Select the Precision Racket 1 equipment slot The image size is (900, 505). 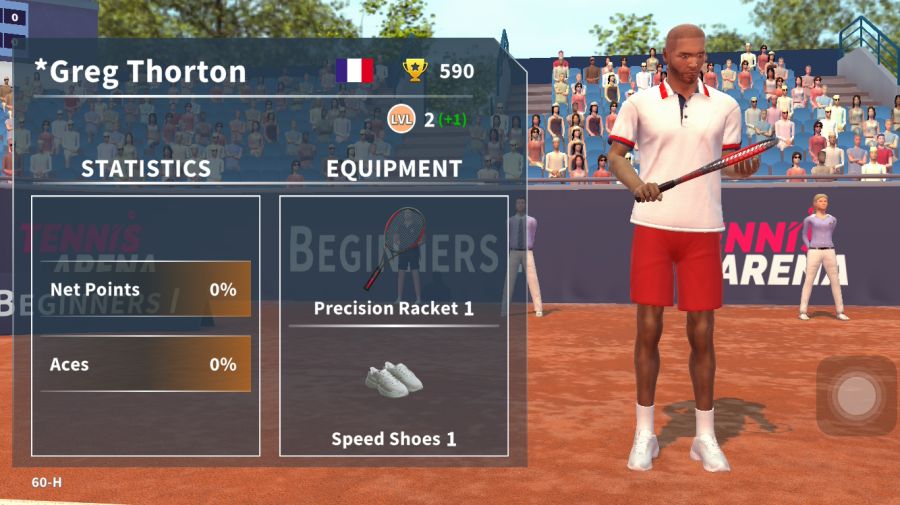tap(394, 262)
